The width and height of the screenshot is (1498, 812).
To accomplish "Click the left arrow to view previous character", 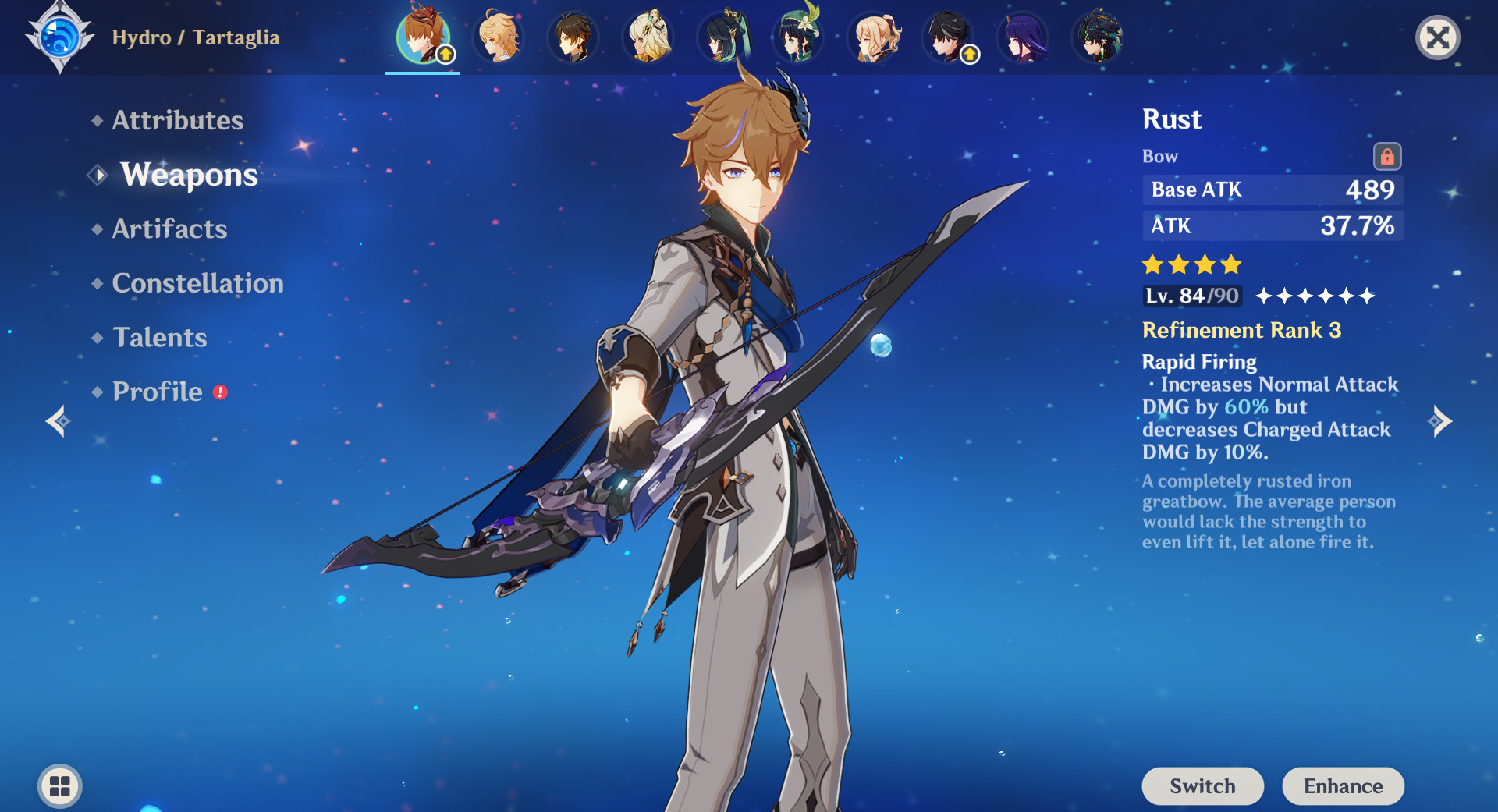I will click(57, 420).
